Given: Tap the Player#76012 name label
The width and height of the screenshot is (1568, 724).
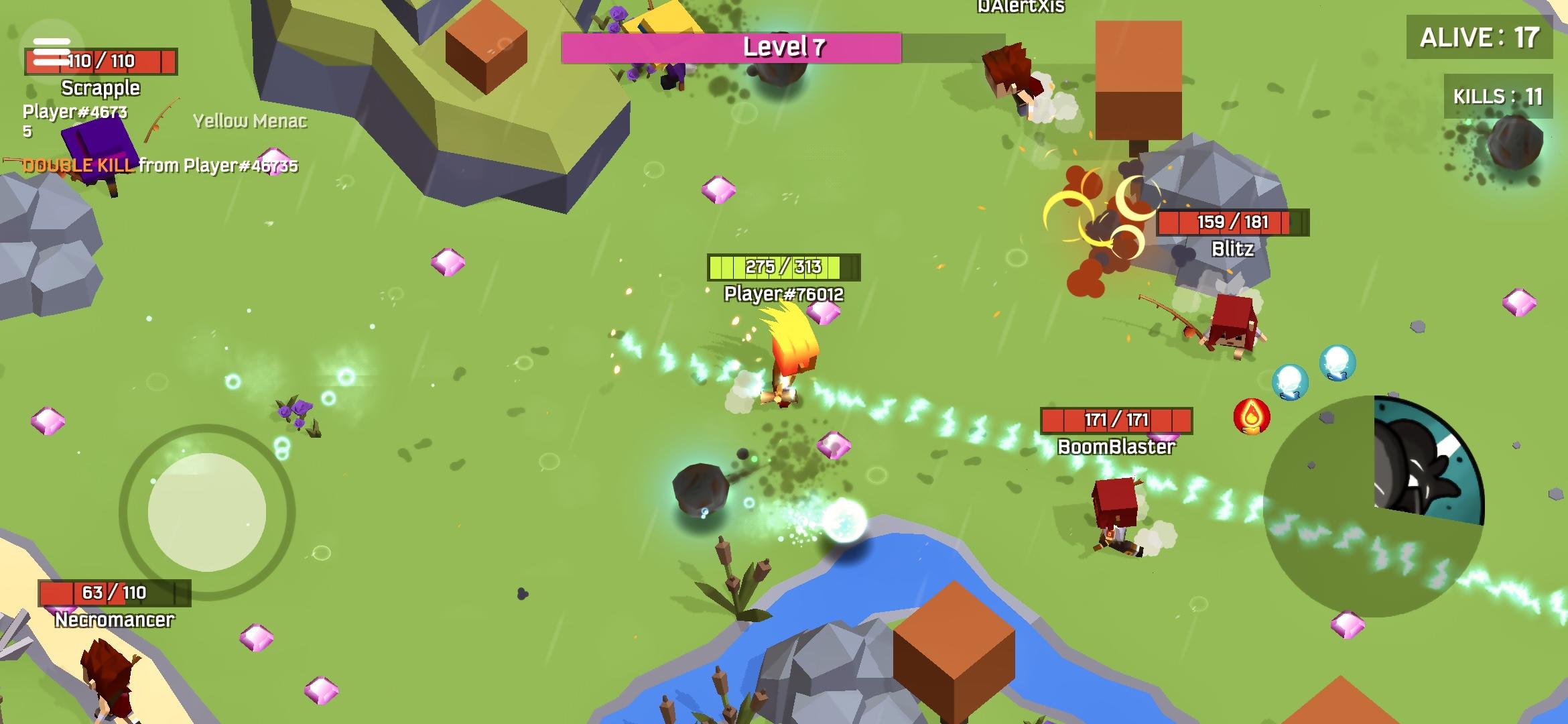Looking at the screenshot, I should tap(784, 292).
